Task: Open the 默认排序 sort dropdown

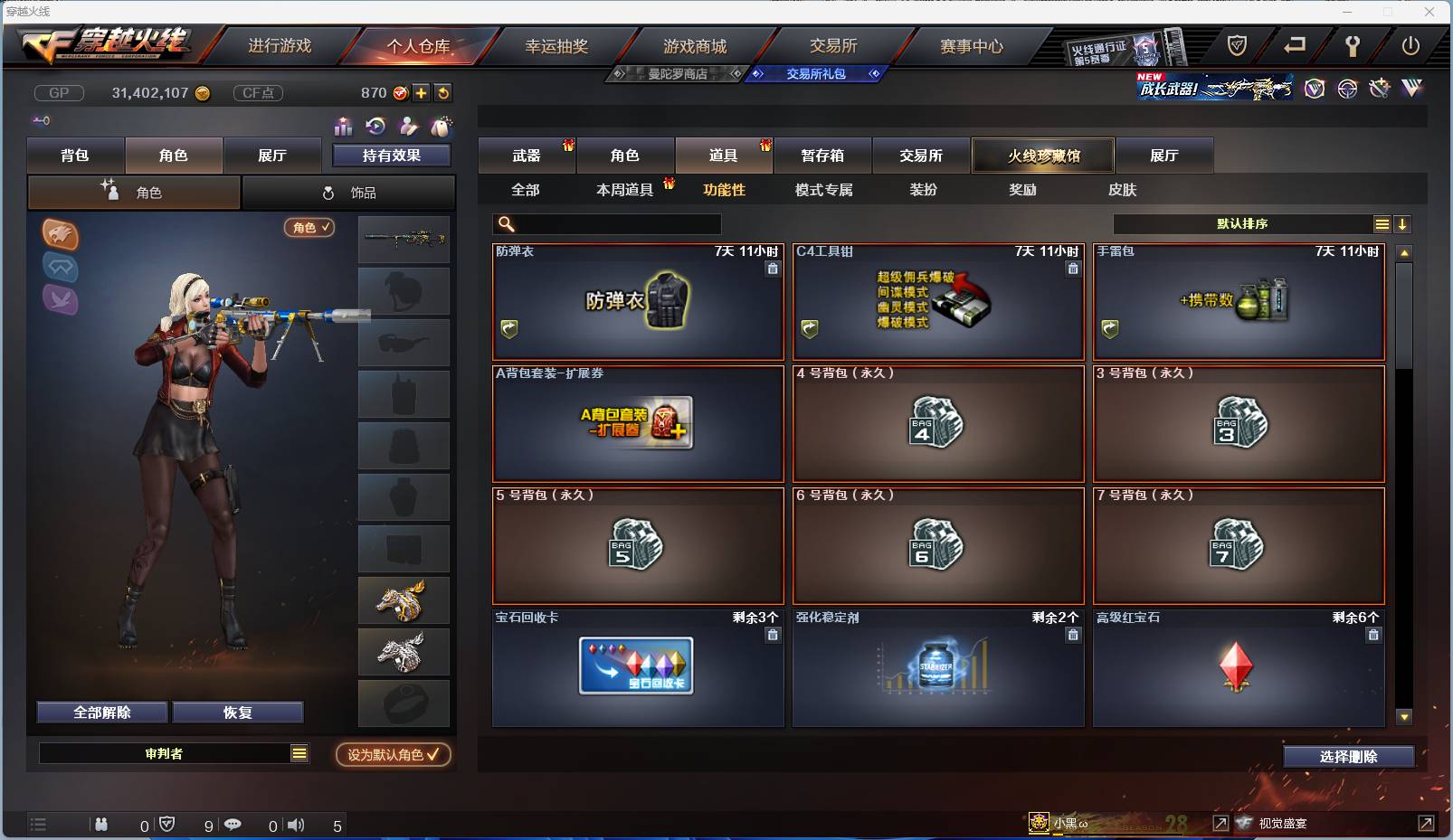Action: [1249, 223]
